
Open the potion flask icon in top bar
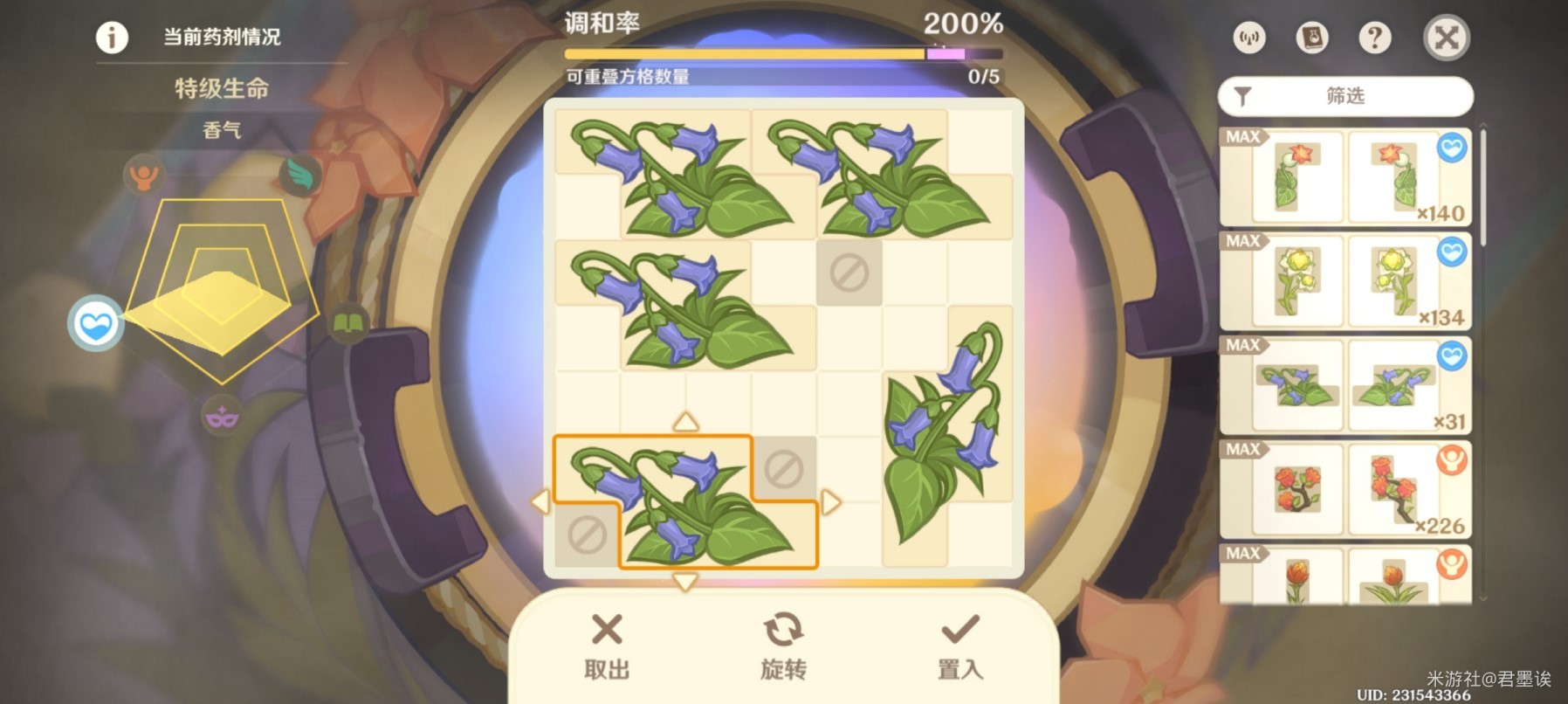(x=1312, y=38)
